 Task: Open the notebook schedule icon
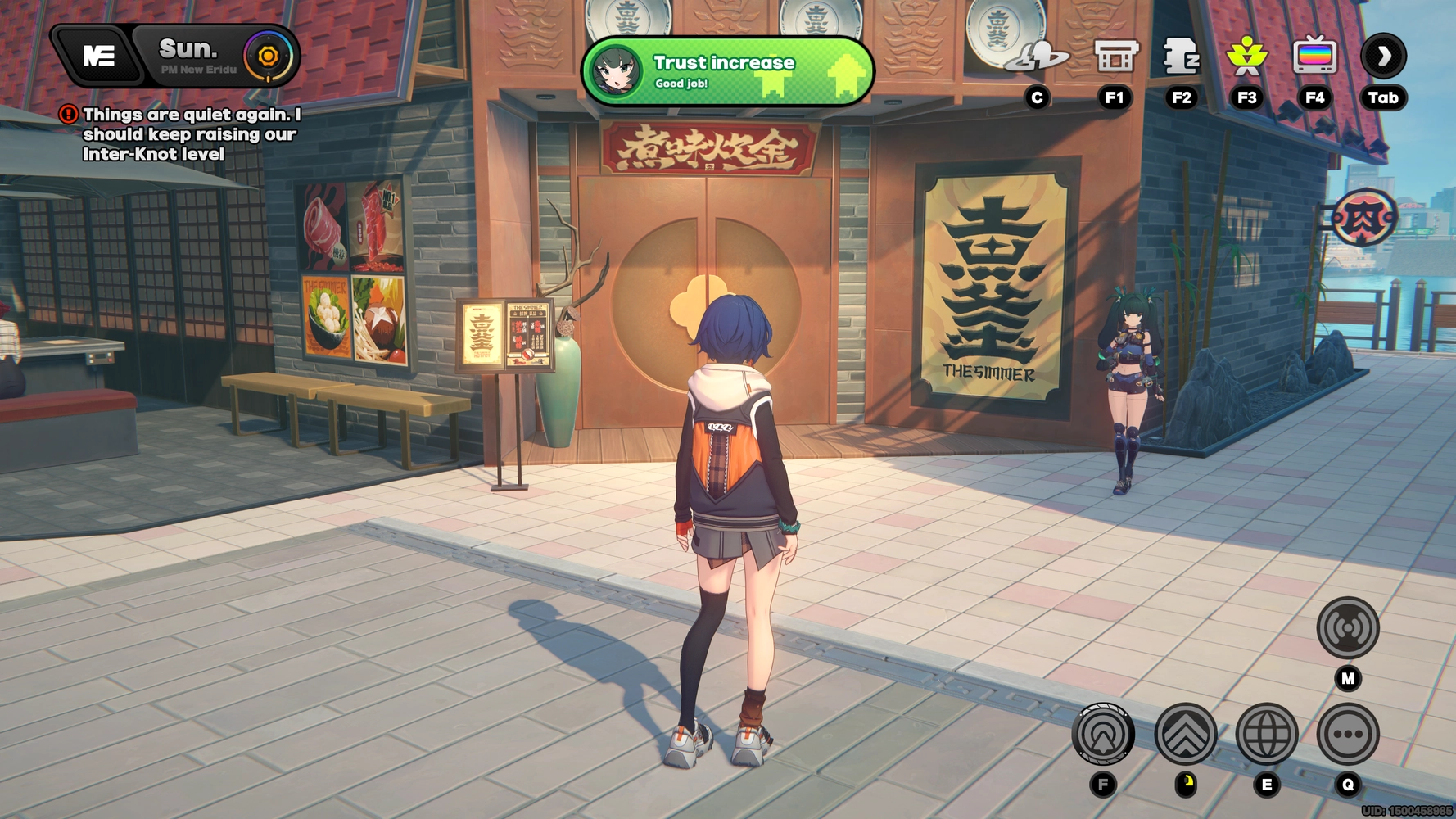click(1181, 56)
